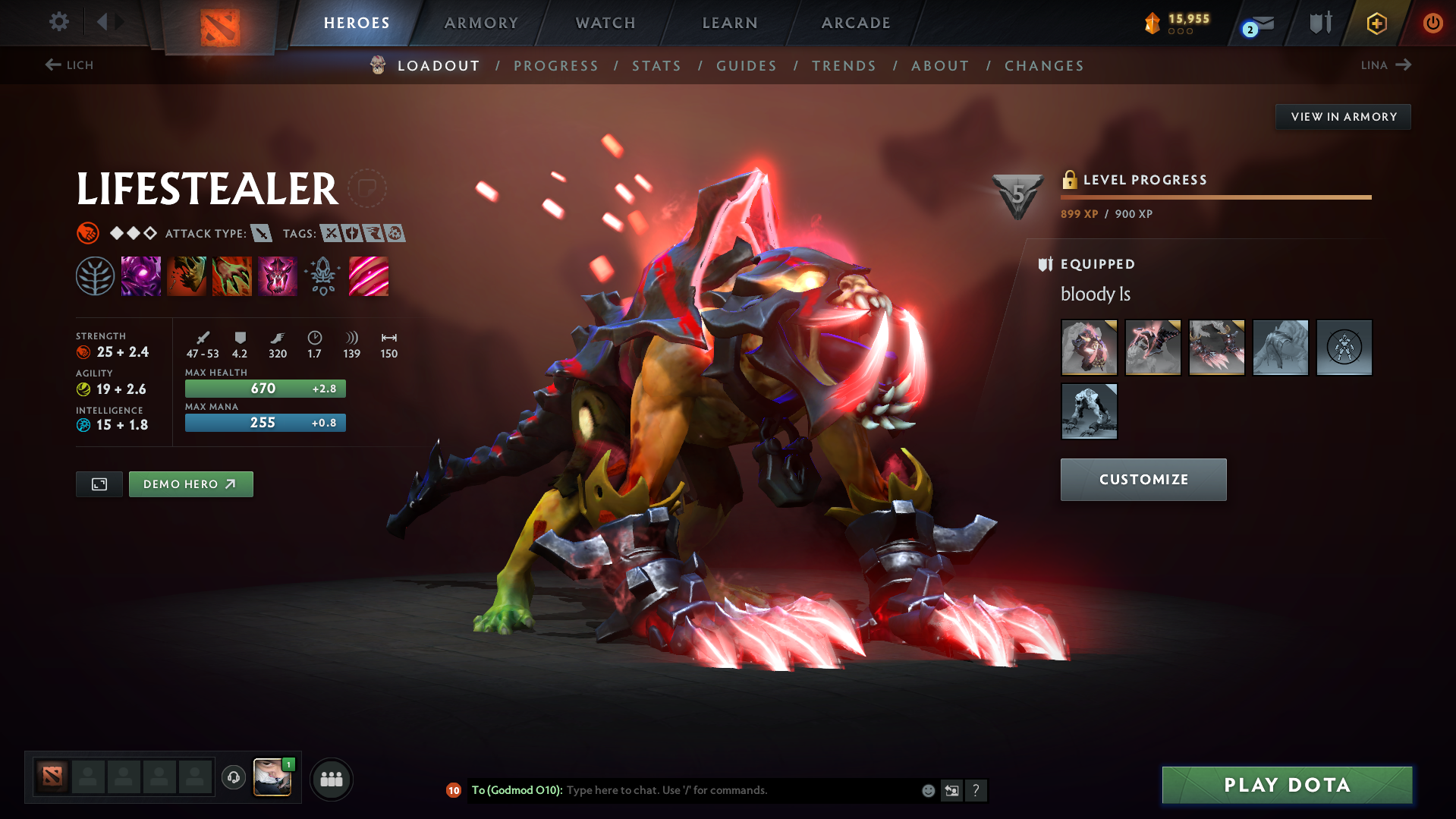This screenshot has width=1456, height=819.
Task: Click the Level Progress XP bar
Action: [x=1215, y=196]
